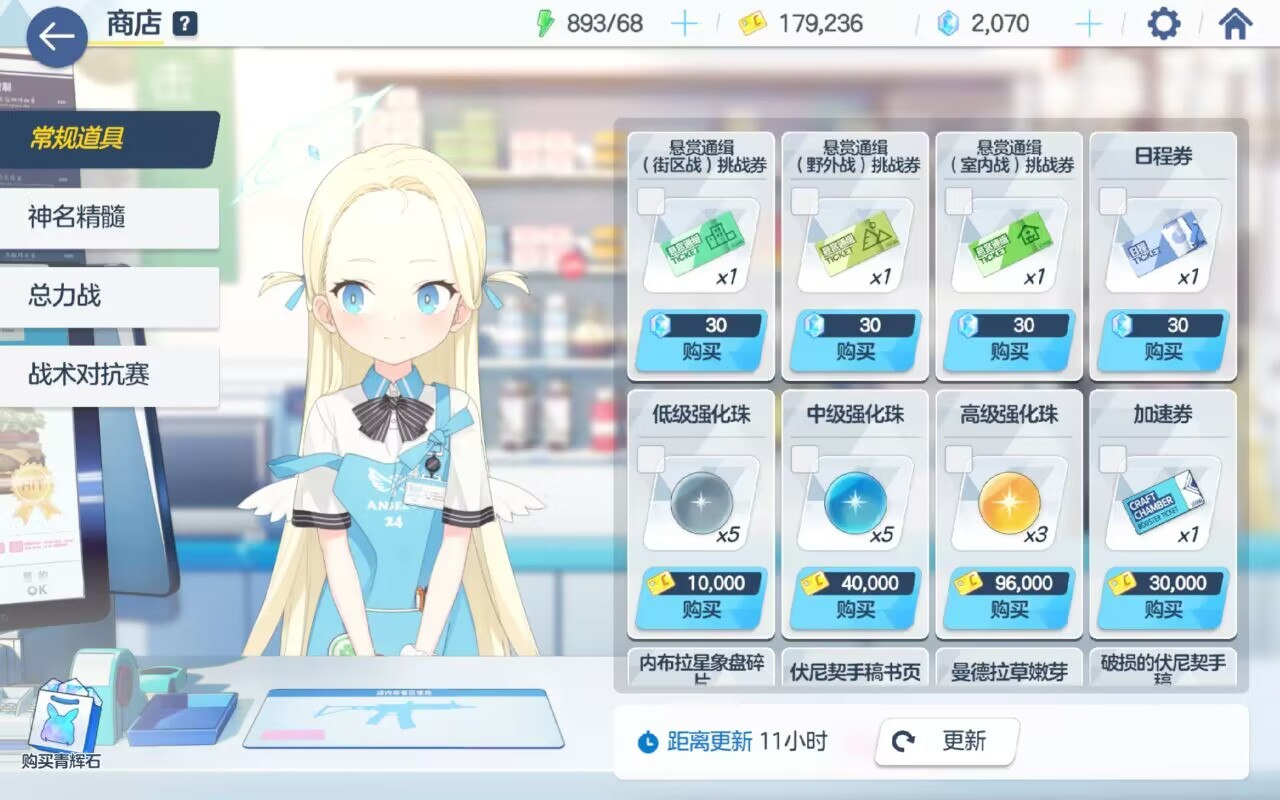Purchase 高级强化珠 for 96,000 credits

pyautogui.click(x=1009, y=598)
